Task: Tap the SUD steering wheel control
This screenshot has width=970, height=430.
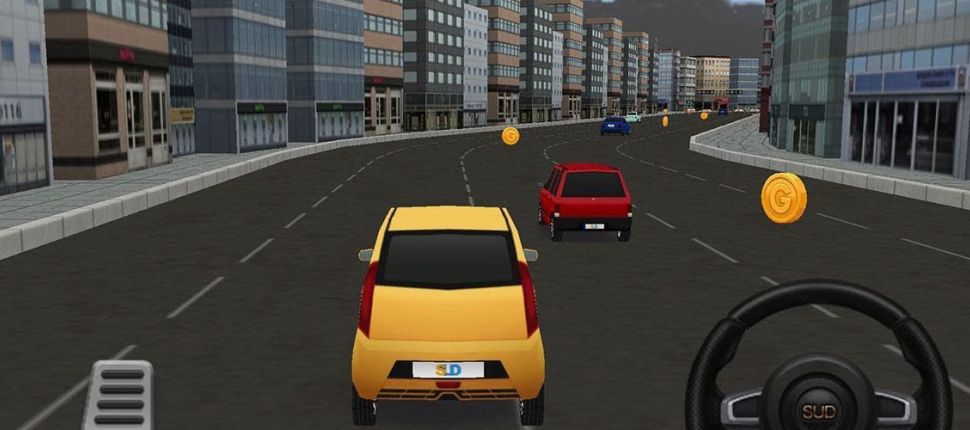Action: coord(818,366)
